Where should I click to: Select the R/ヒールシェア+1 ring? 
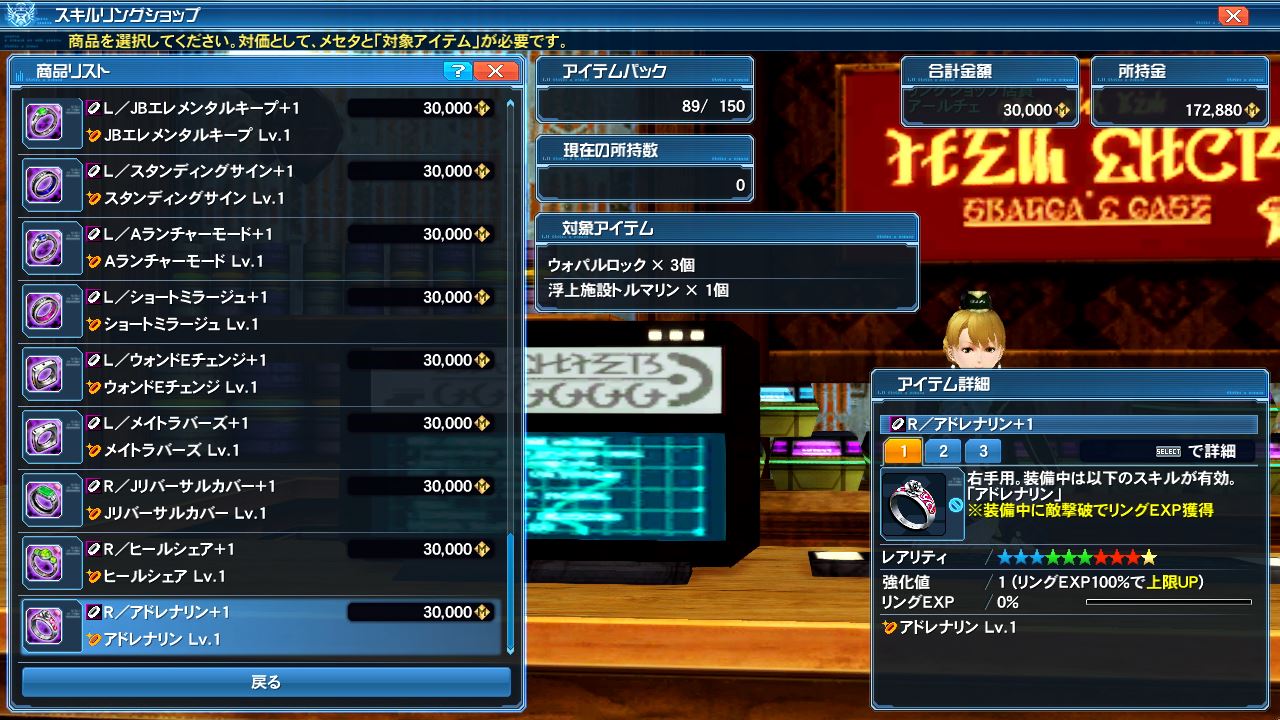click(x=260, y=562)
